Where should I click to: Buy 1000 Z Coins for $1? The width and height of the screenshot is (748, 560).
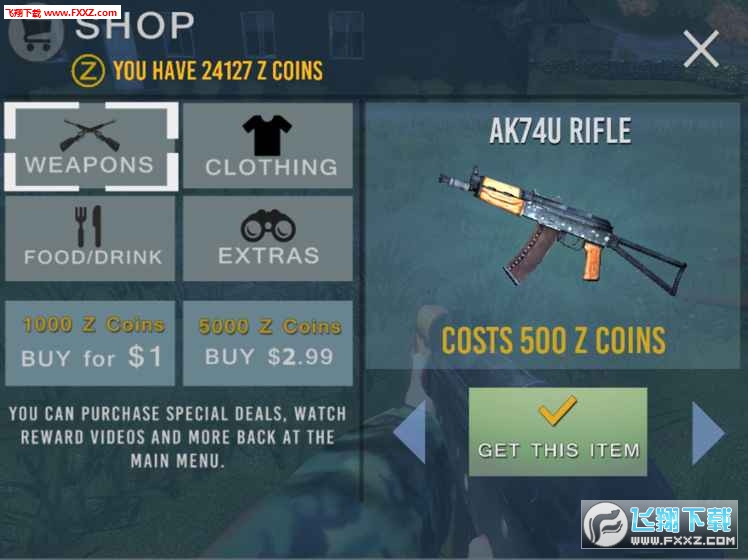pyautogui.click(x=91, y=343)
